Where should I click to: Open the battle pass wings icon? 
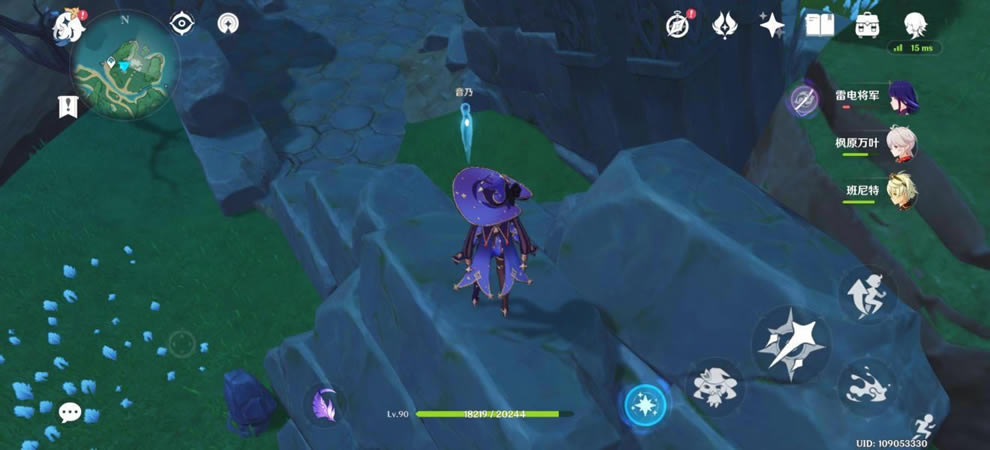[x=725, y=26]
